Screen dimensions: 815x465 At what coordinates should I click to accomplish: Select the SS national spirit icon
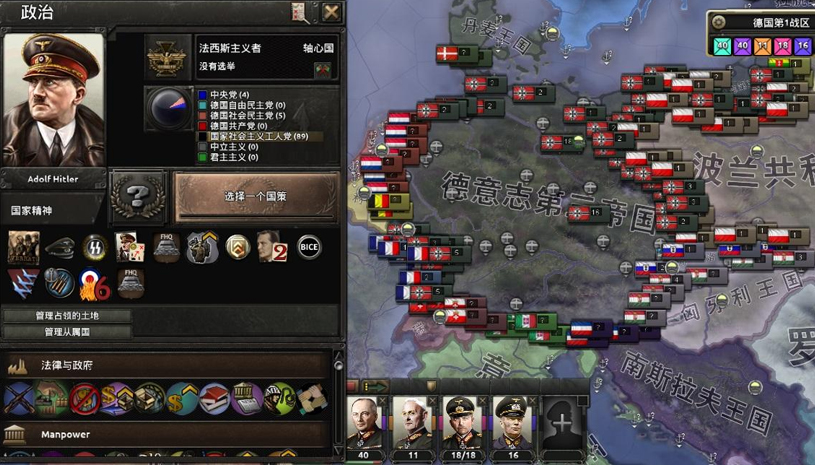coord(95,247)
